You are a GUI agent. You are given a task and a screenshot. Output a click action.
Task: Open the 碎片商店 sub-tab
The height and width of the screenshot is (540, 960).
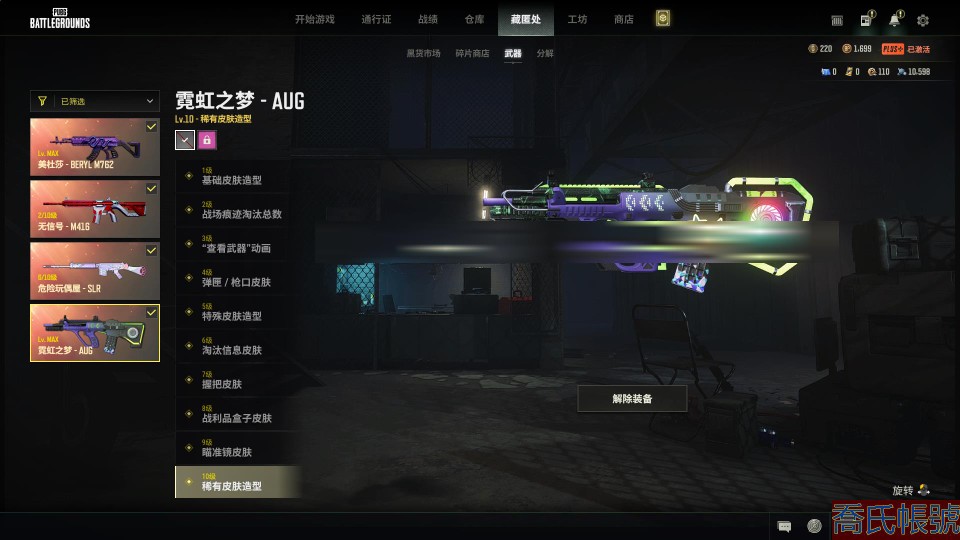coord(472,53)
